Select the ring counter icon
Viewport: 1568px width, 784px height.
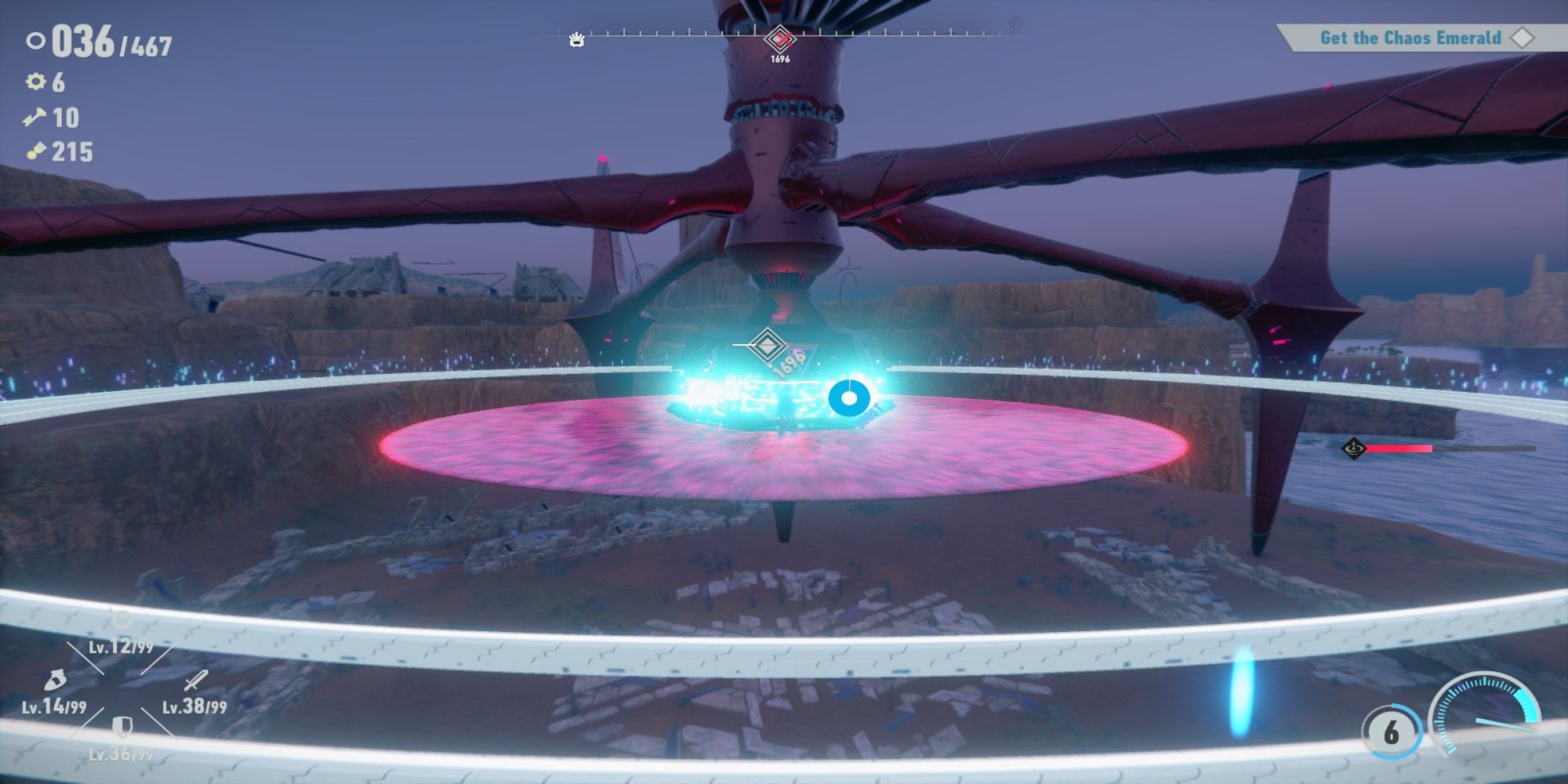coord(35,39)
